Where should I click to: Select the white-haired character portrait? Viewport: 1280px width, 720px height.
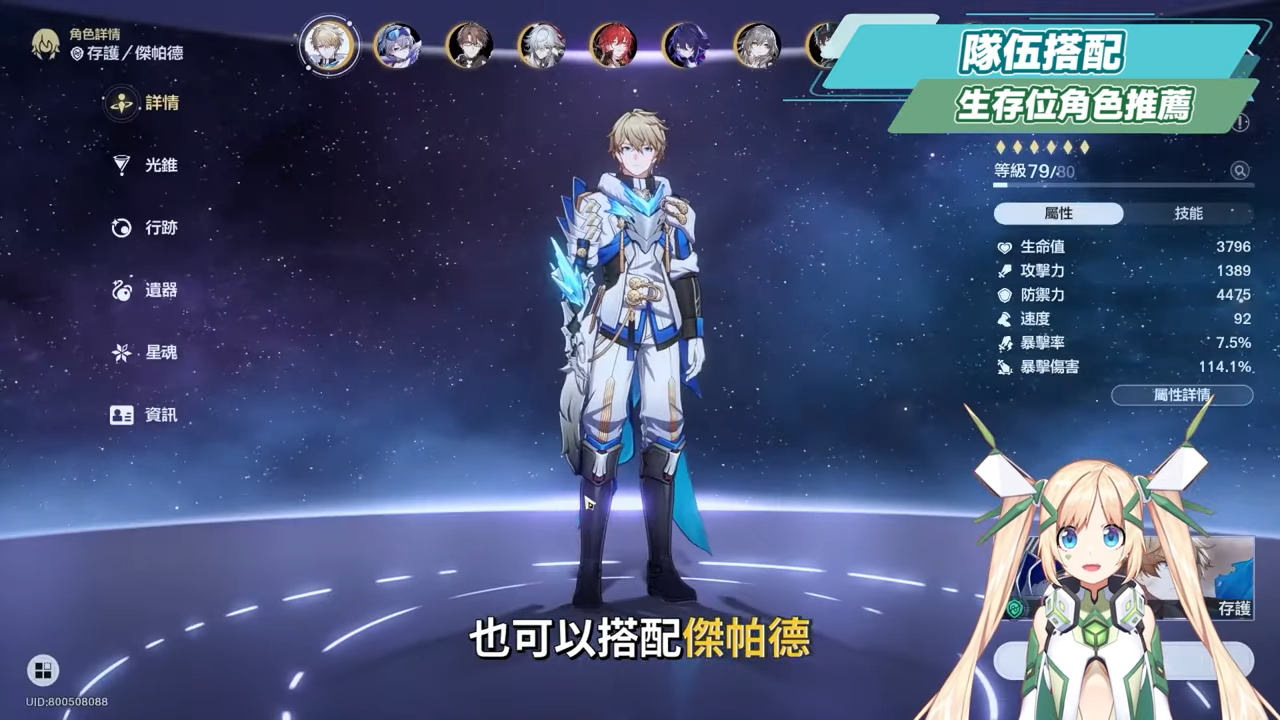point(541,45)
